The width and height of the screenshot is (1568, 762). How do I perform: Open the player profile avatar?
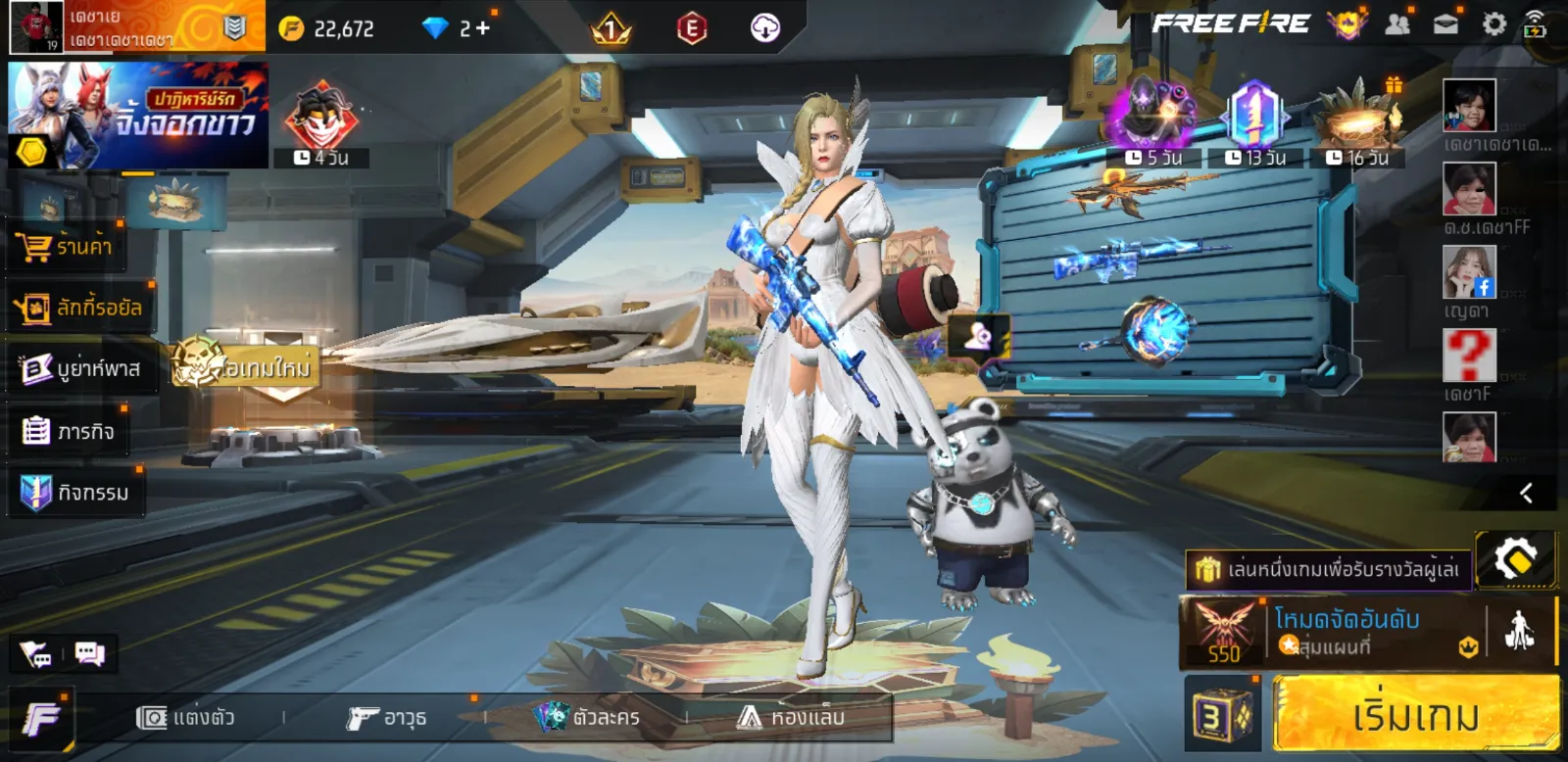pyautogui.click(x=36, y=26)
